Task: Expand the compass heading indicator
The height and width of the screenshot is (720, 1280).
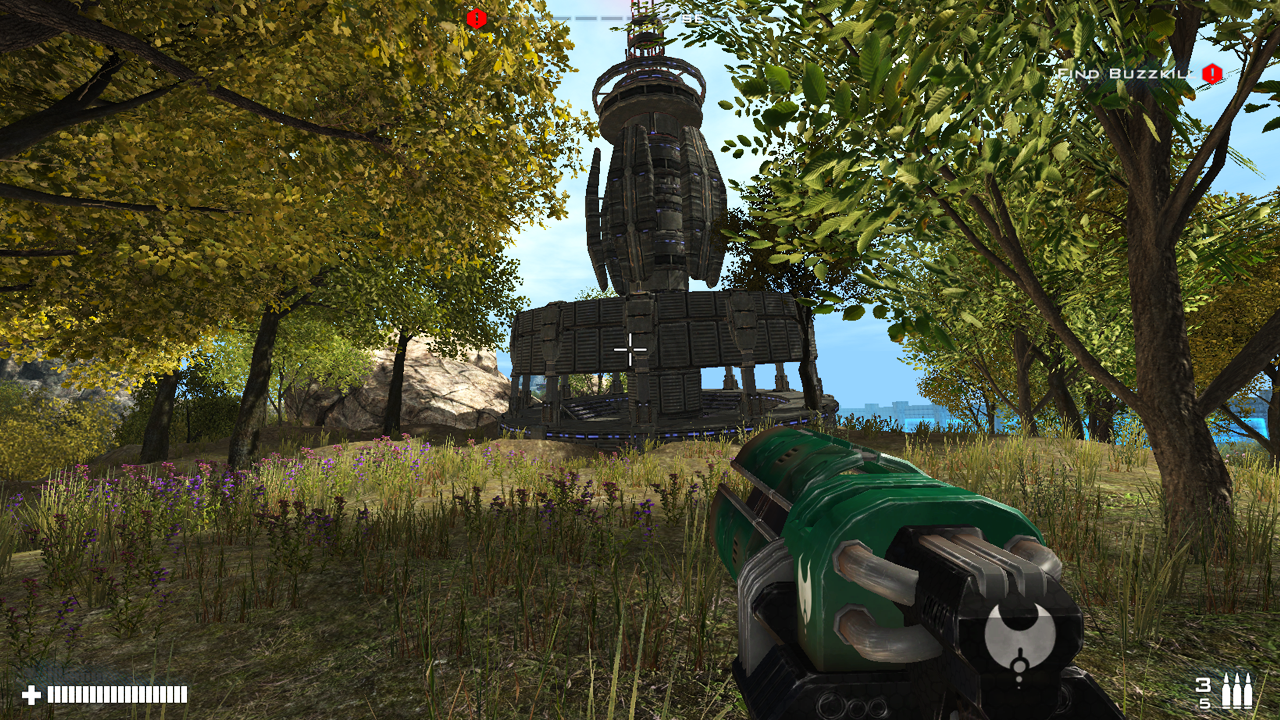Action: [x=691, y=18]
